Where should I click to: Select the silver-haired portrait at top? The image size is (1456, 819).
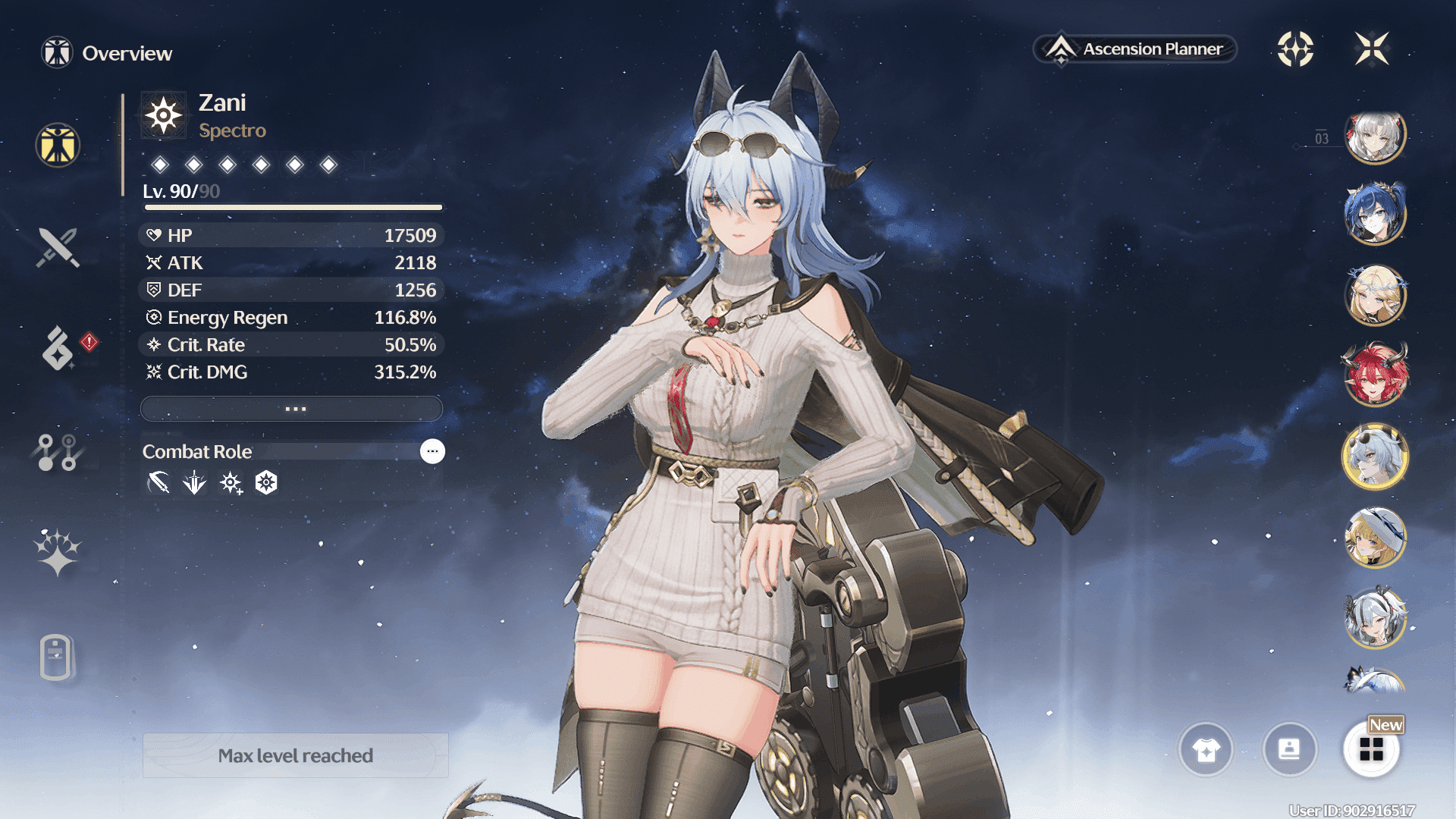1375,137
